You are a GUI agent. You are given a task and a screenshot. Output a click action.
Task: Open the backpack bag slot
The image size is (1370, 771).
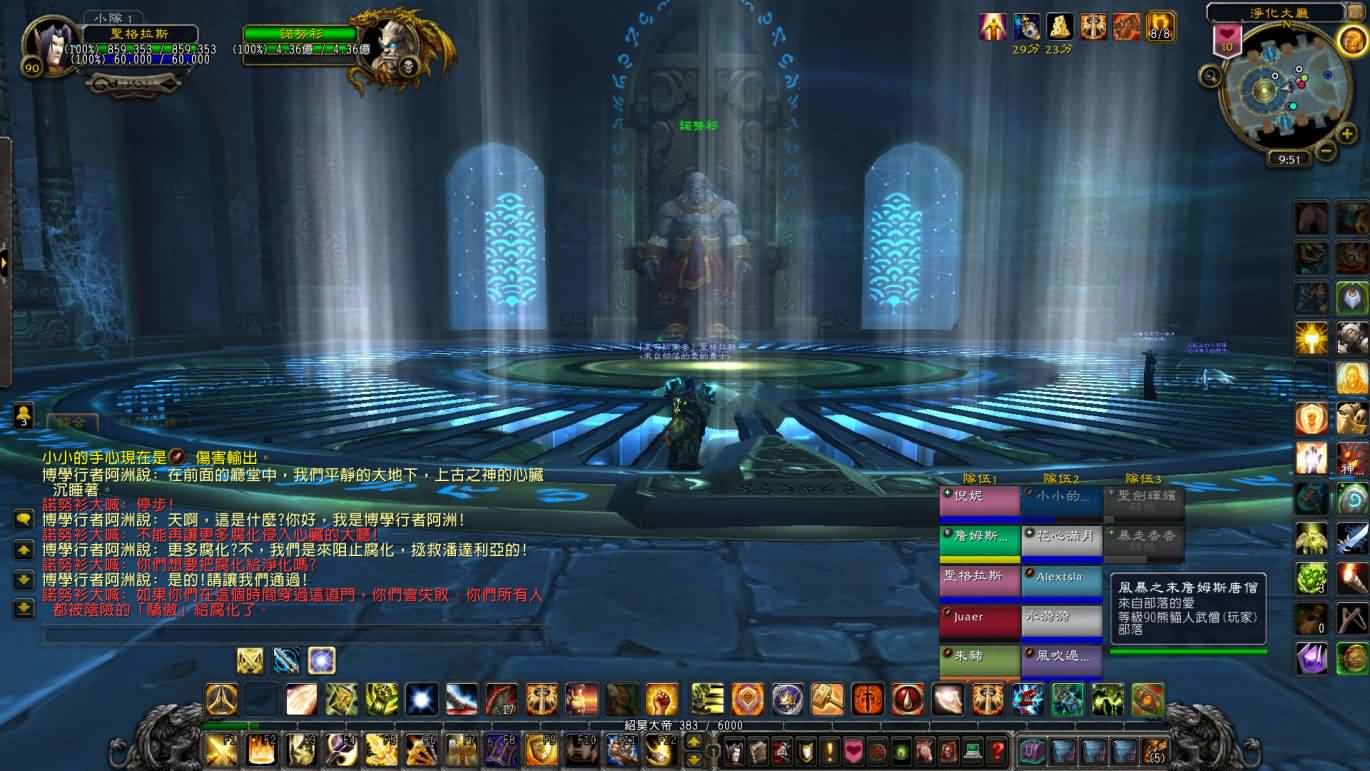click(x=1155, y=750)
